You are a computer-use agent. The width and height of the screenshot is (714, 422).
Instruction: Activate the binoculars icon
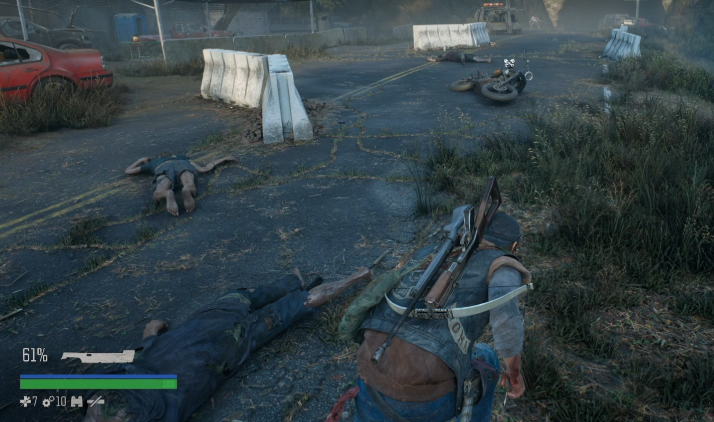pos(76,402)
